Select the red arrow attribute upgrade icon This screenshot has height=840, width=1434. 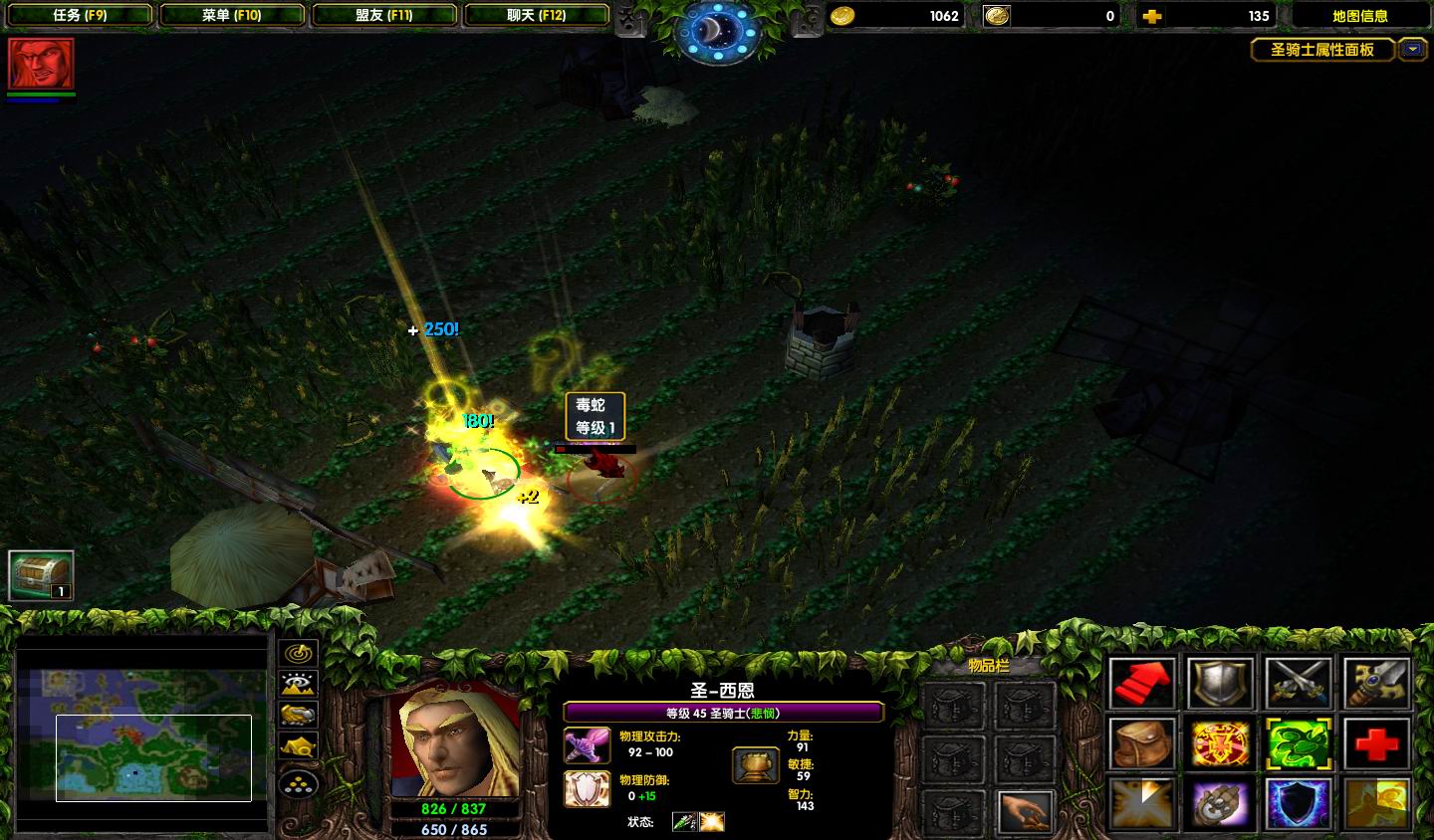(1142, 685)
